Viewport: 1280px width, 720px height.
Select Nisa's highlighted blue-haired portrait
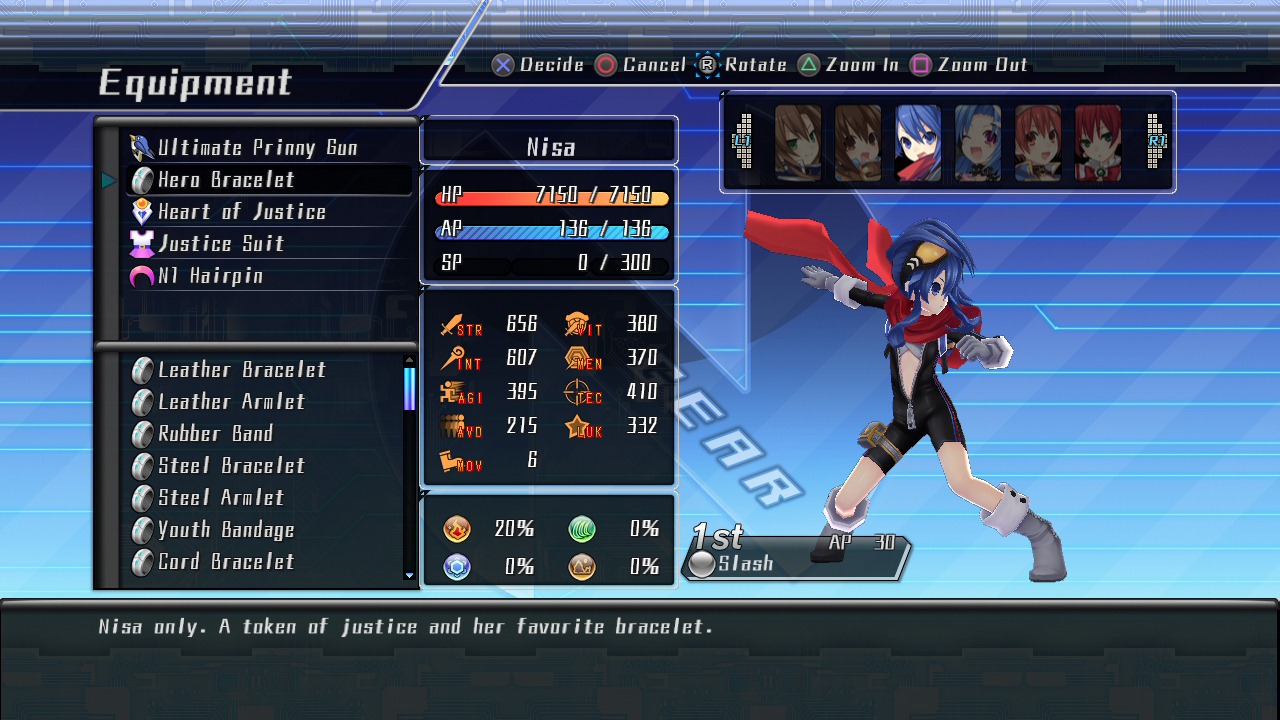(918, 143)
